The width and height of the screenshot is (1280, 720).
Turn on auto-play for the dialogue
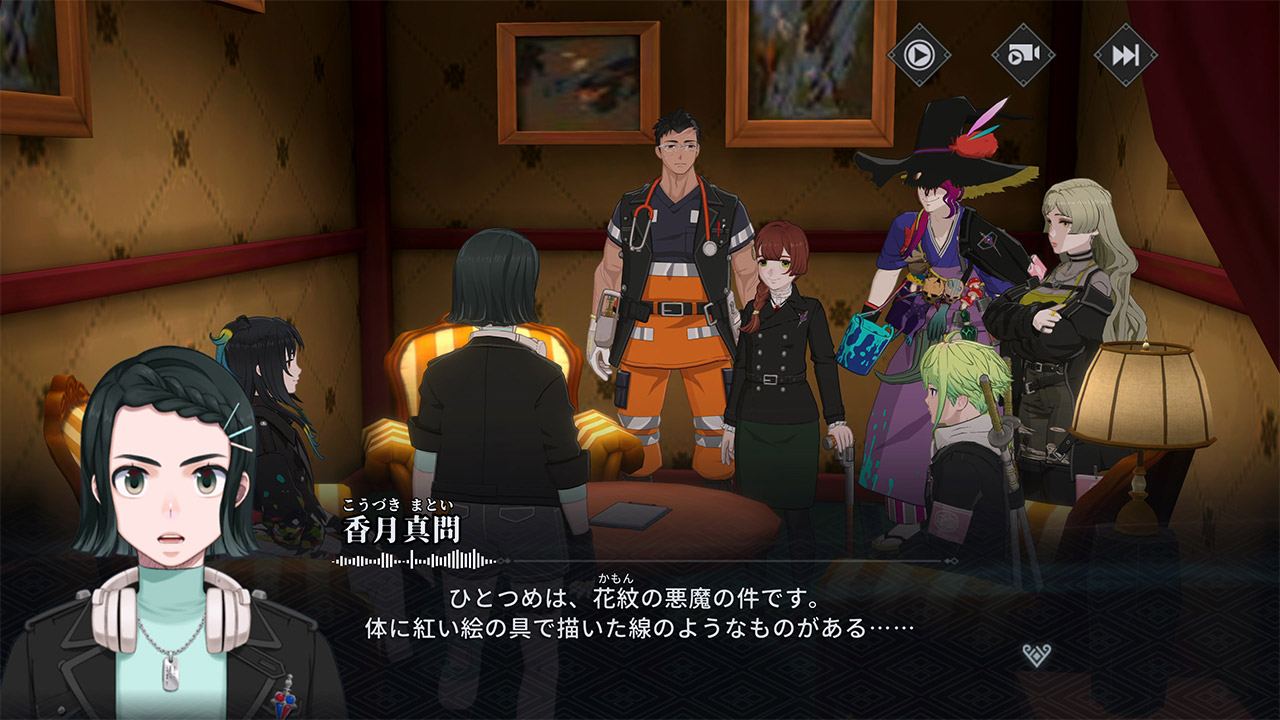coord(919,54)
